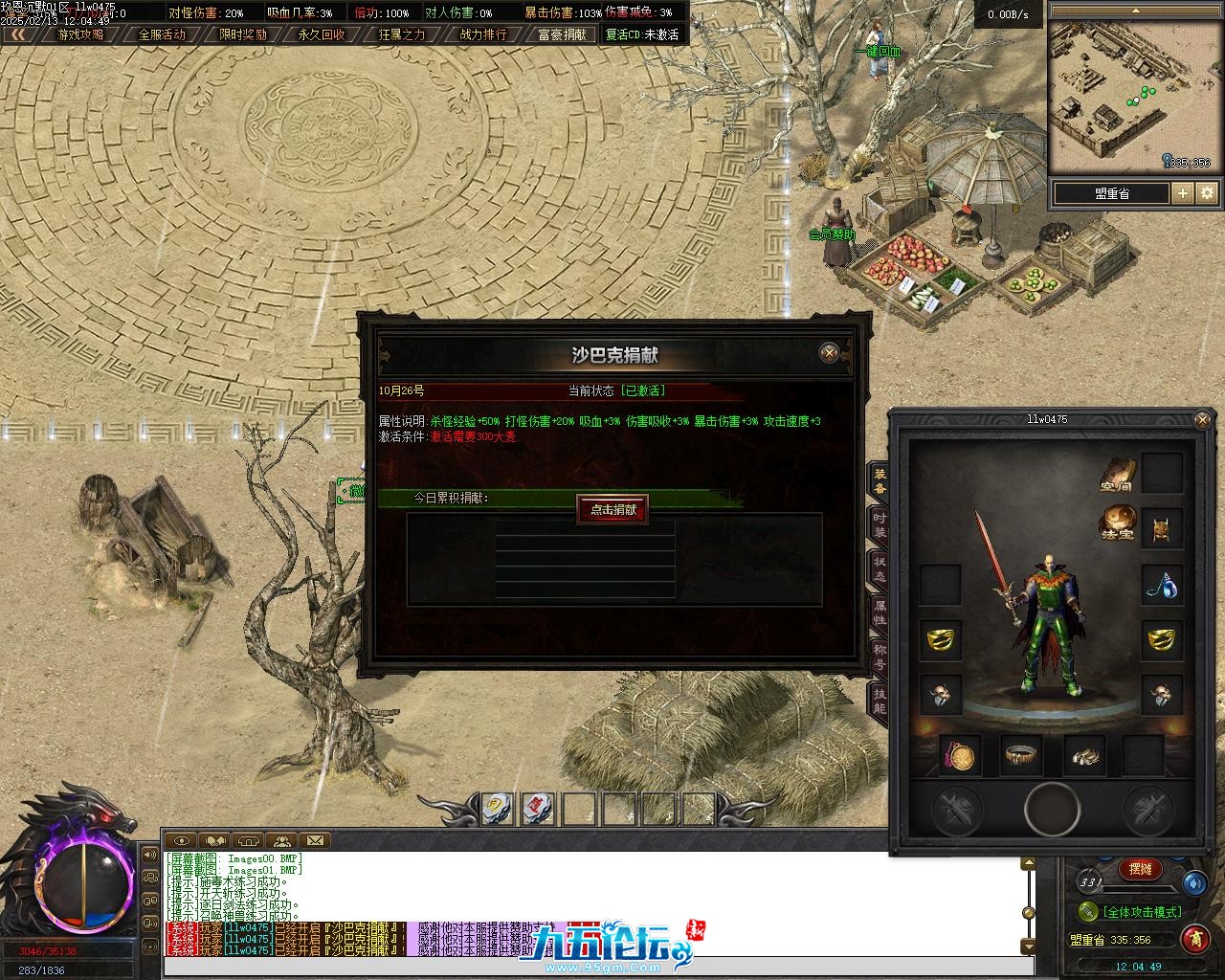Show the 战力排行 power ranking

(483, 34)
